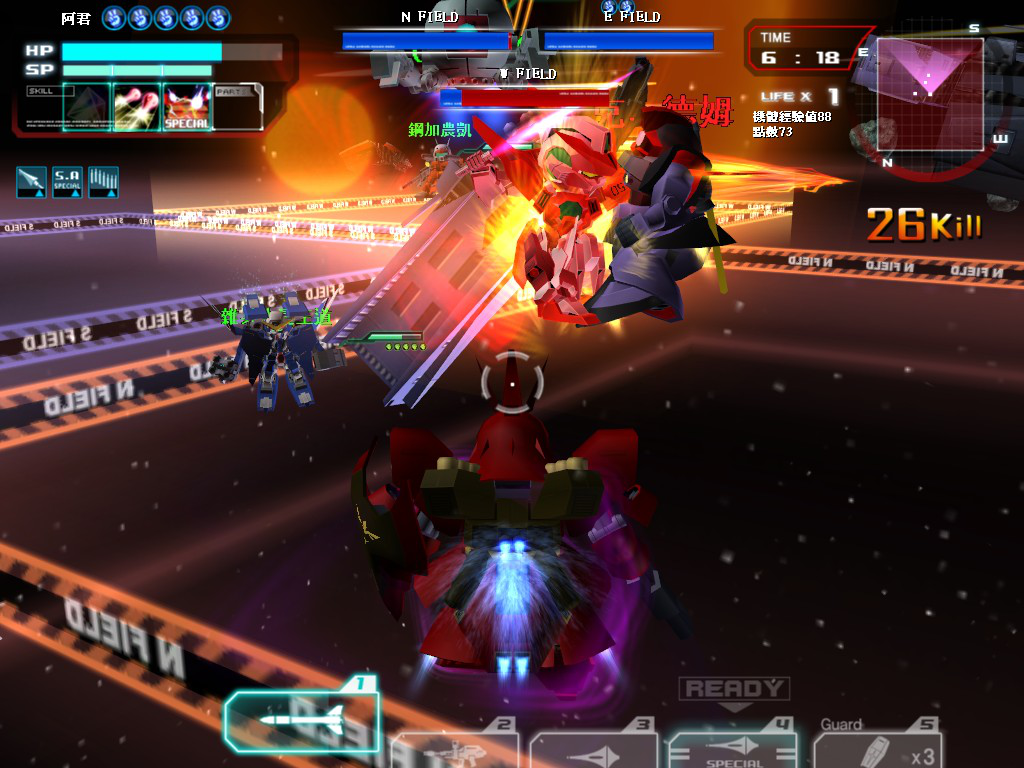Select the SPECIAL skill icon
Viewport: 1024px width, 768px height.
click(187, 107)
